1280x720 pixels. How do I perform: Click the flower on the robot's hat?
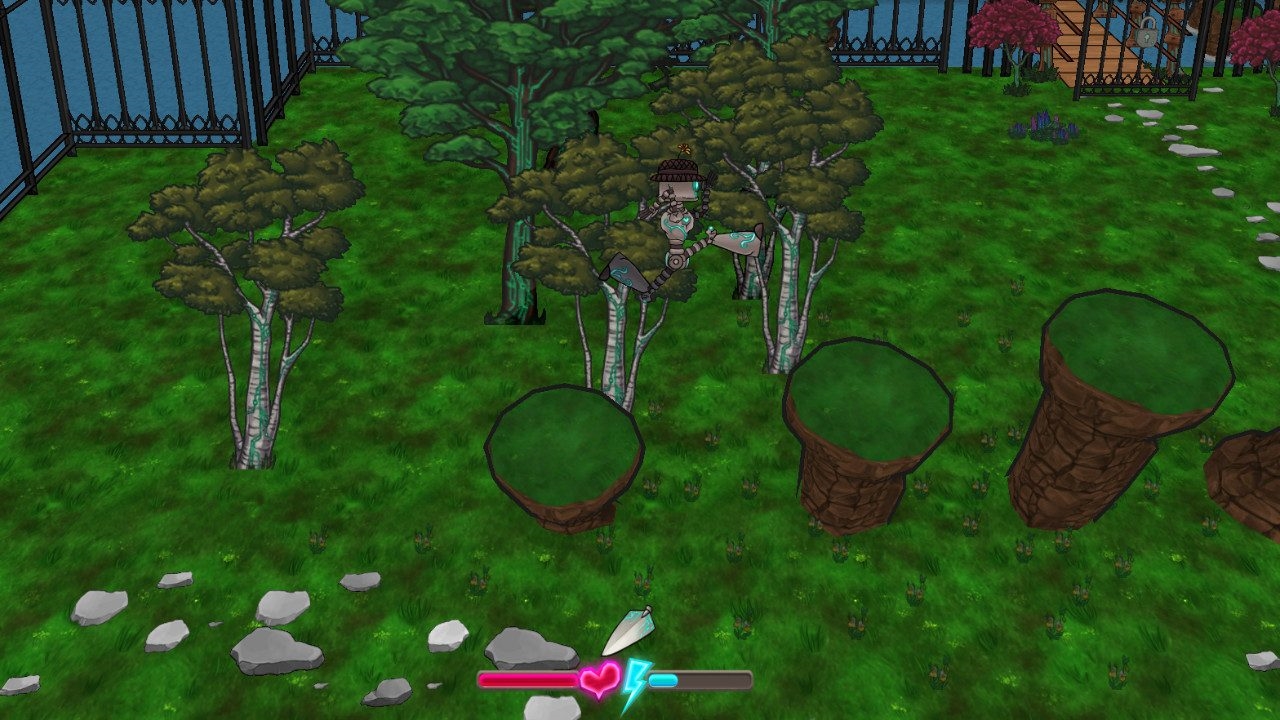pyautogui.click(x=683, y=148)
